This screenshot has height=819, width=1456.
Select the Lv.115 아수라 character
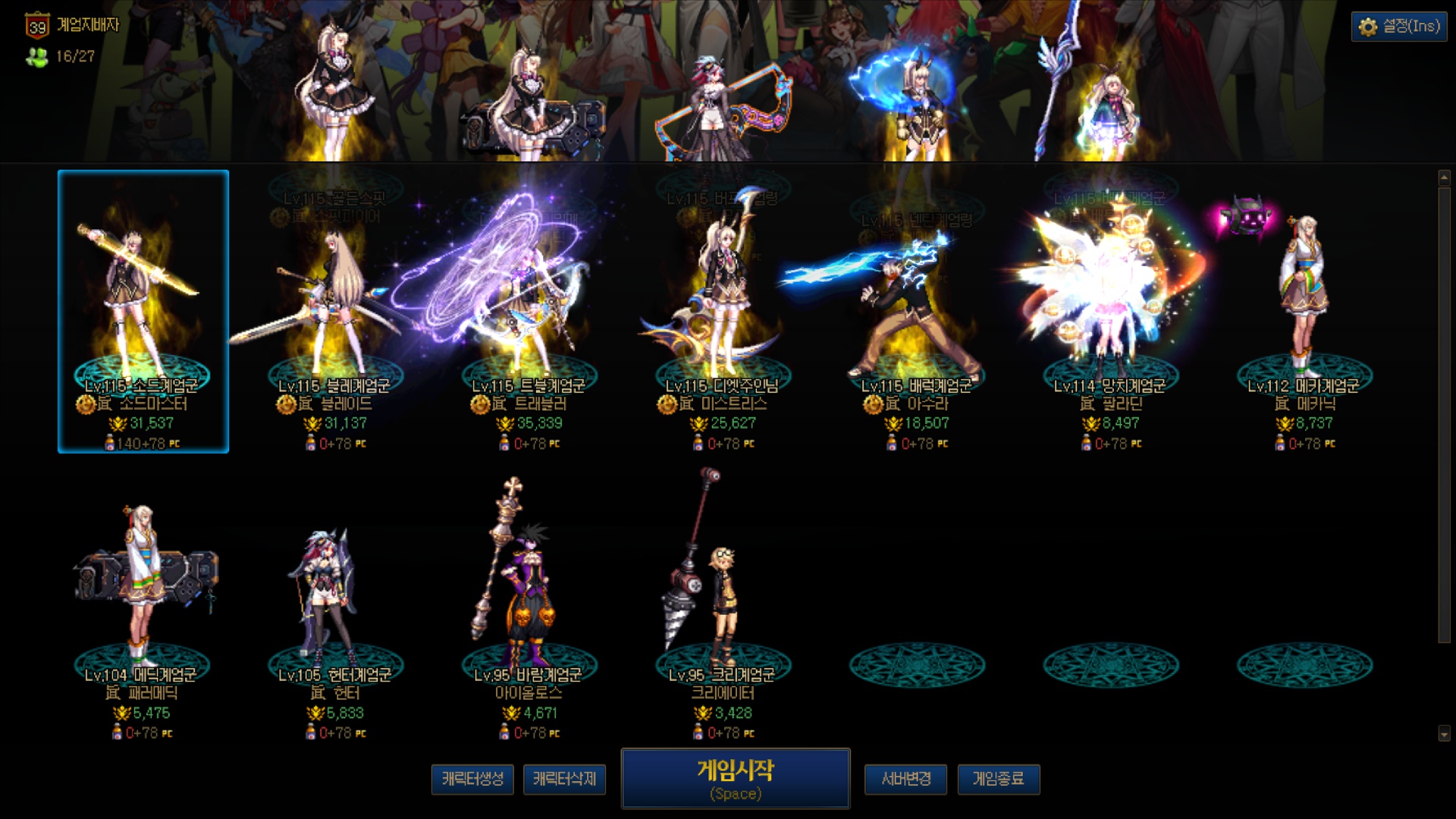pyautogui.click(x=917, y=311)
